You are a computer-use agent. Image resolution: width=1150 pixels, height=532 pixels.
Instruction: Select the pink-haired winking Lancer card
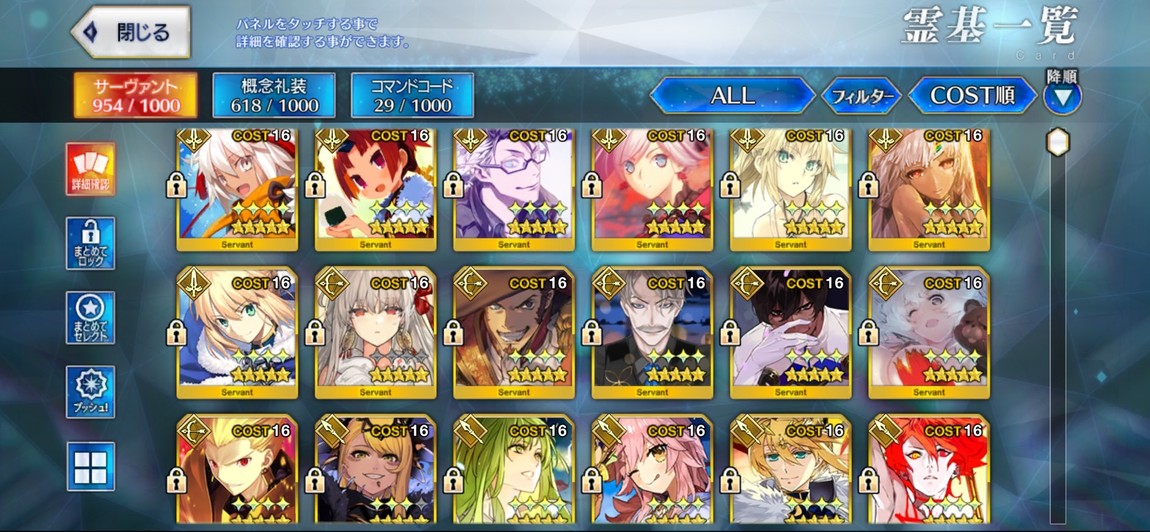point(651,470)
